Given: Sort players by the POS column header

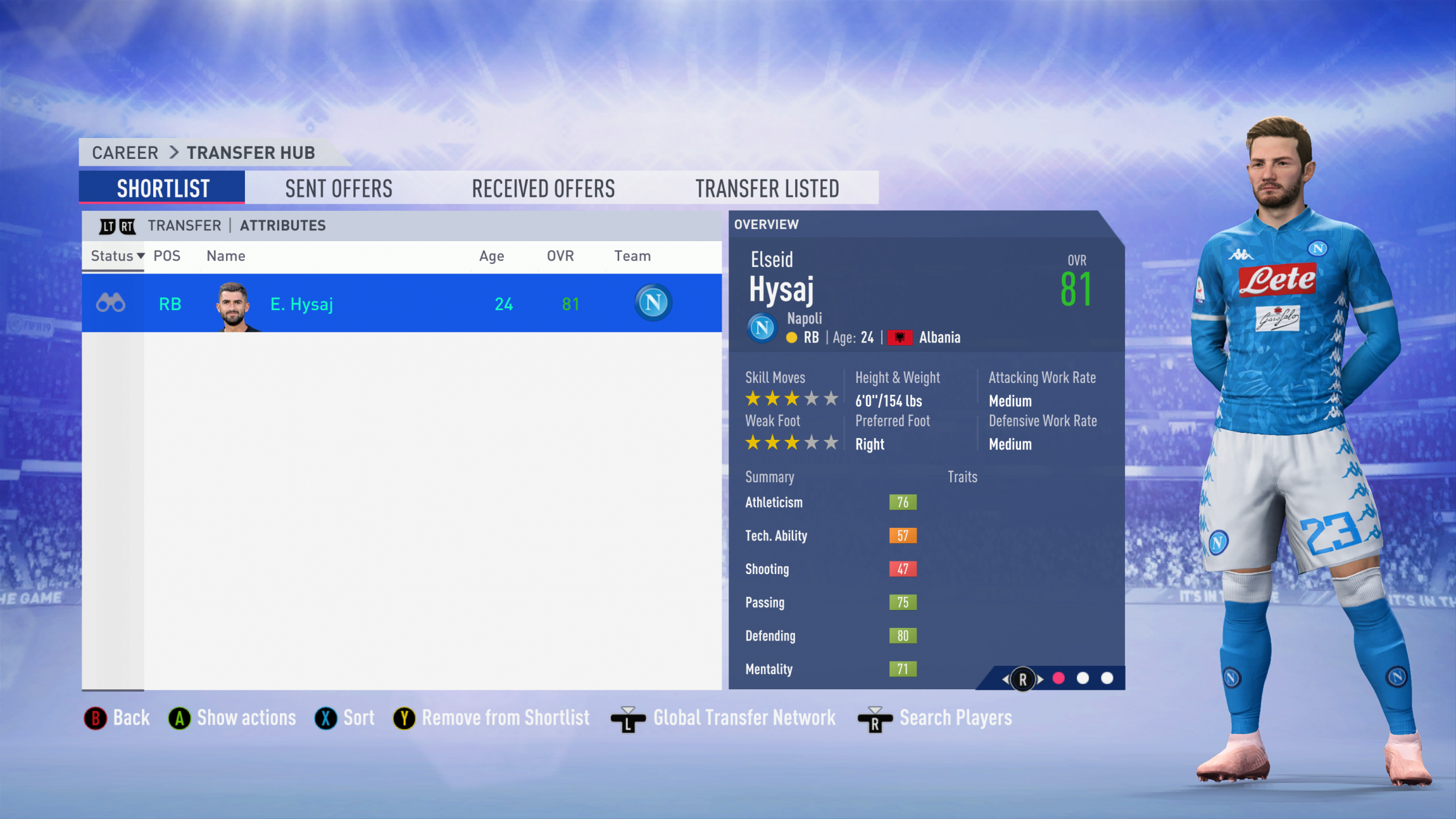Looking at the screenshot, I should (167, 256).
